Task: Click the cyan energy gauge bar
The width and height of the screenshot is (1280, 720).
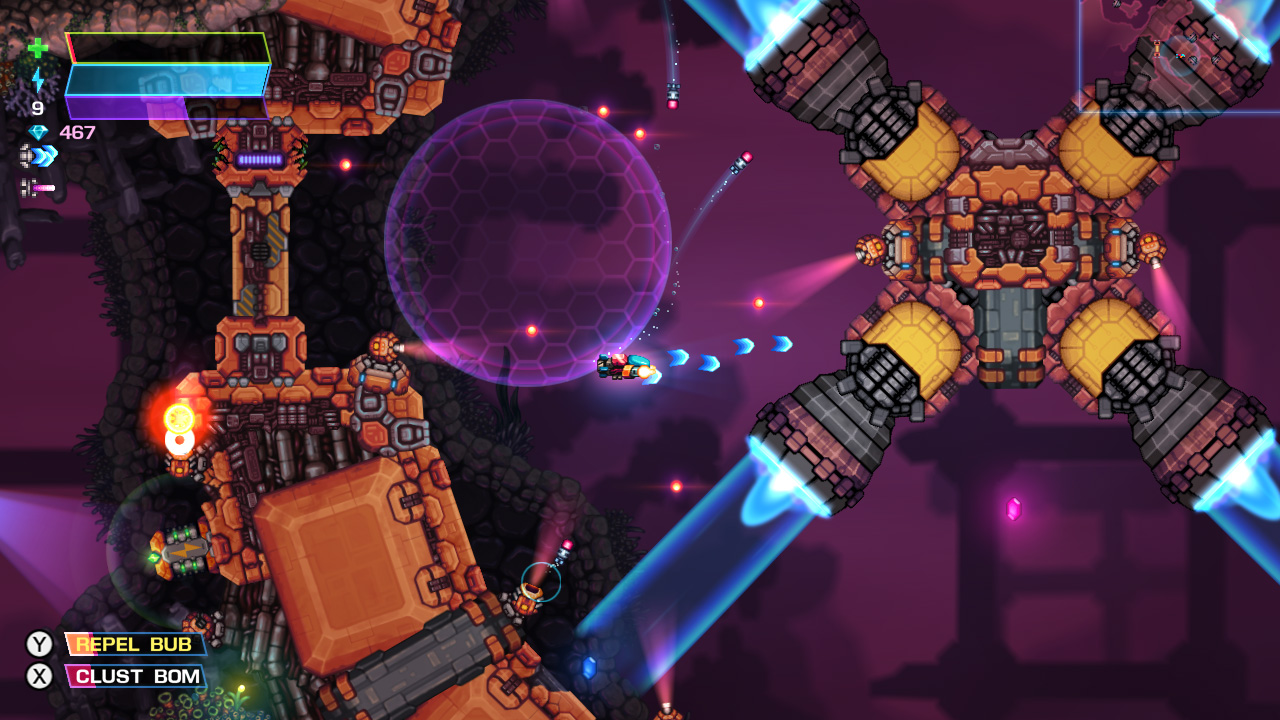Action: [165, 80]
